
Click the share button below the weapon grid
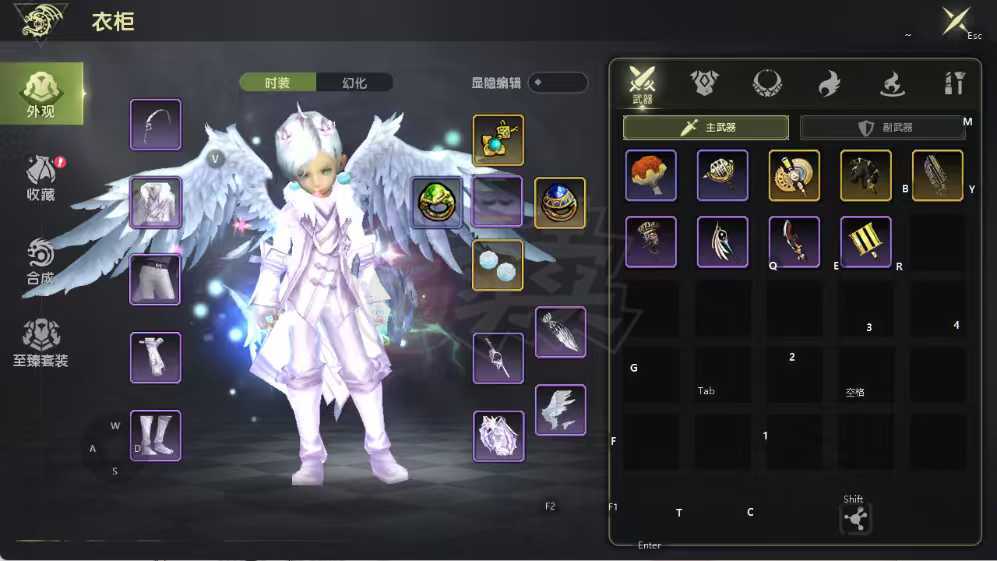click(x=855, y=518)
